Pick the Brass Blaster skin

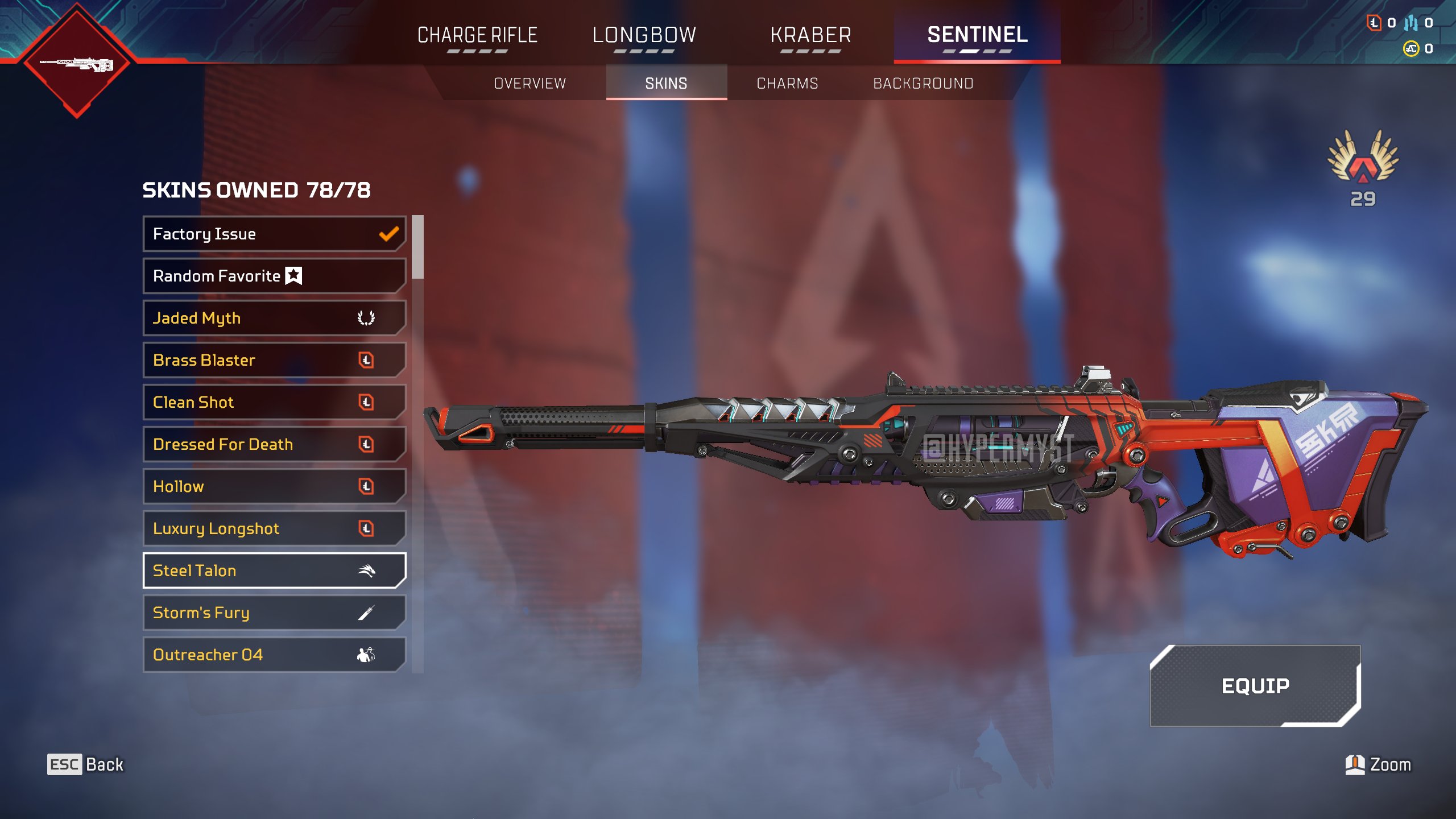274,360
